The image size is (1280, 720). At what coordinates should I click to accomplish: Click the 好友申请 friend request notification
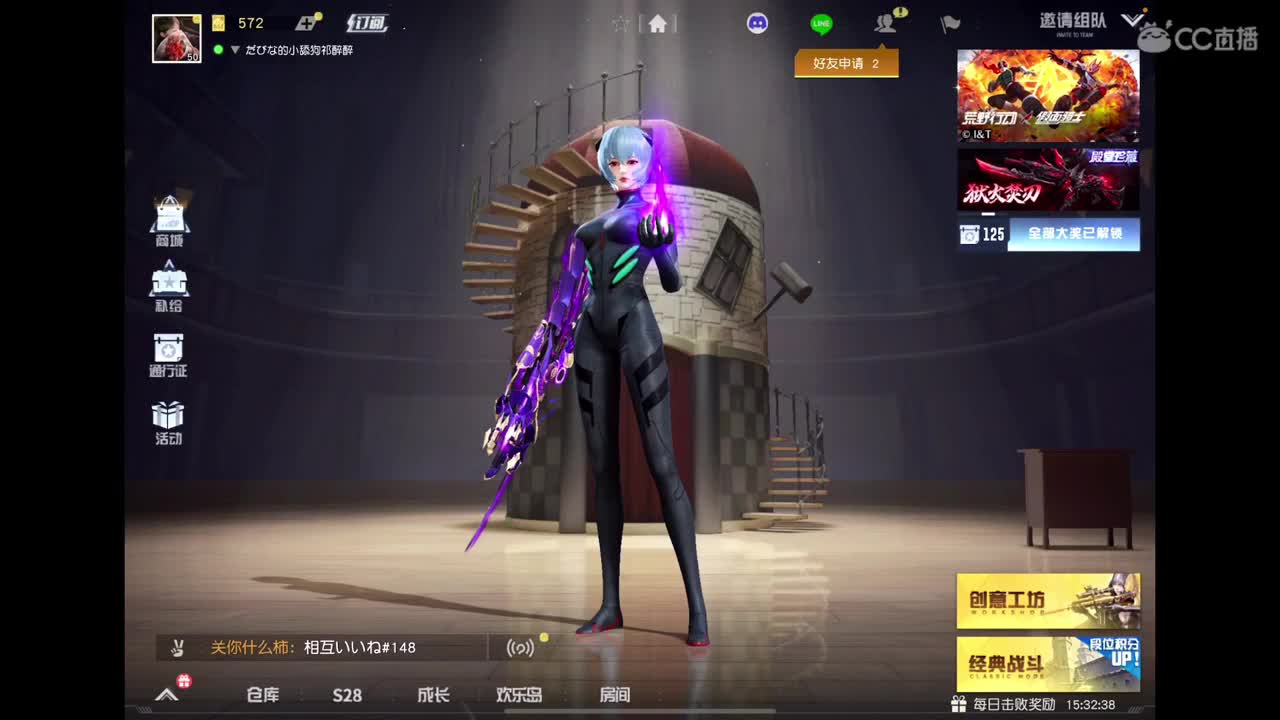pyautogui.click(x=848, y=61)
